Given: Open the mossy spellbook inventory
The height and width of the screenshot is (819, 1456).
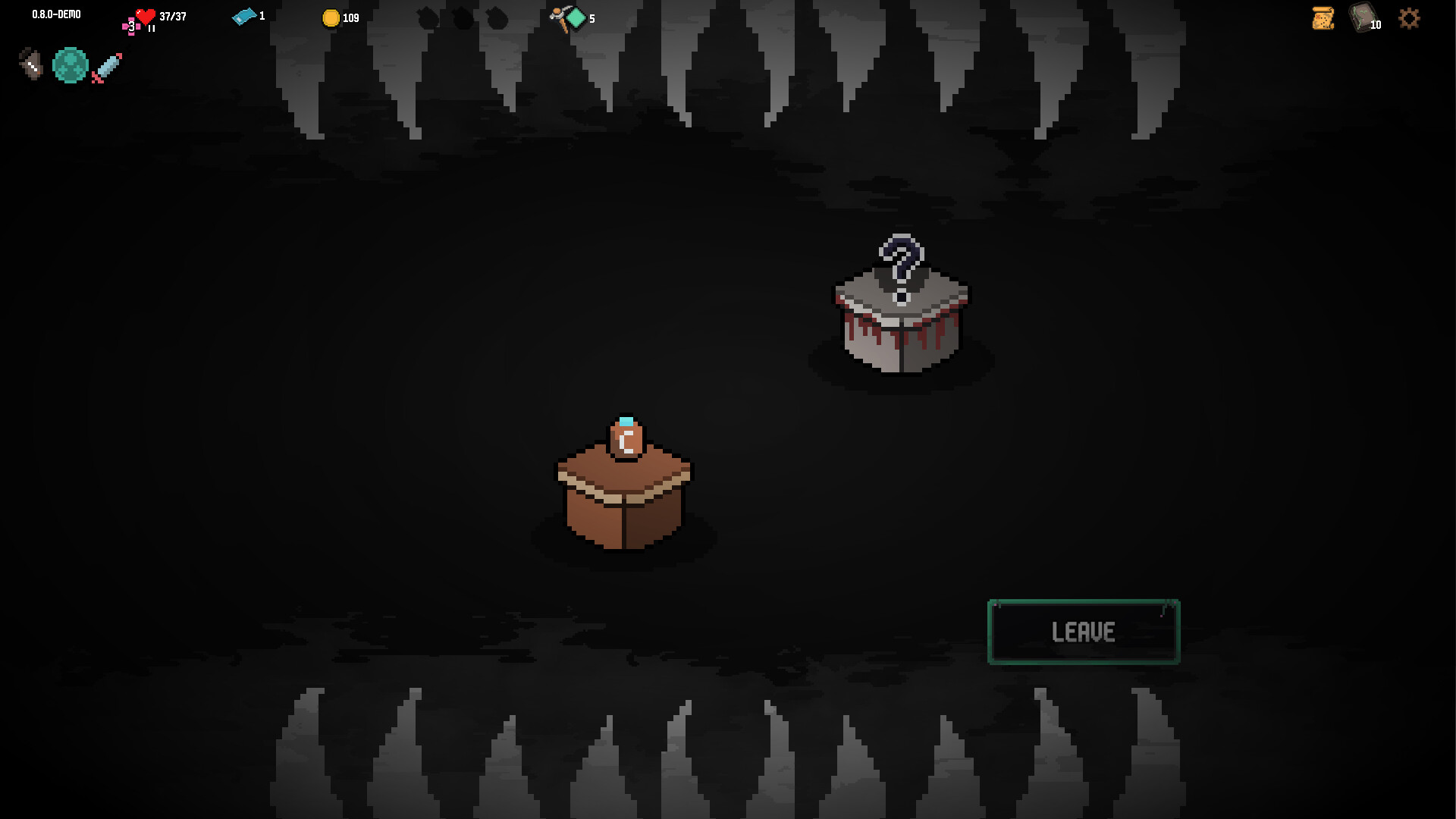Looking at the screenshot, I should (1362, 19).
